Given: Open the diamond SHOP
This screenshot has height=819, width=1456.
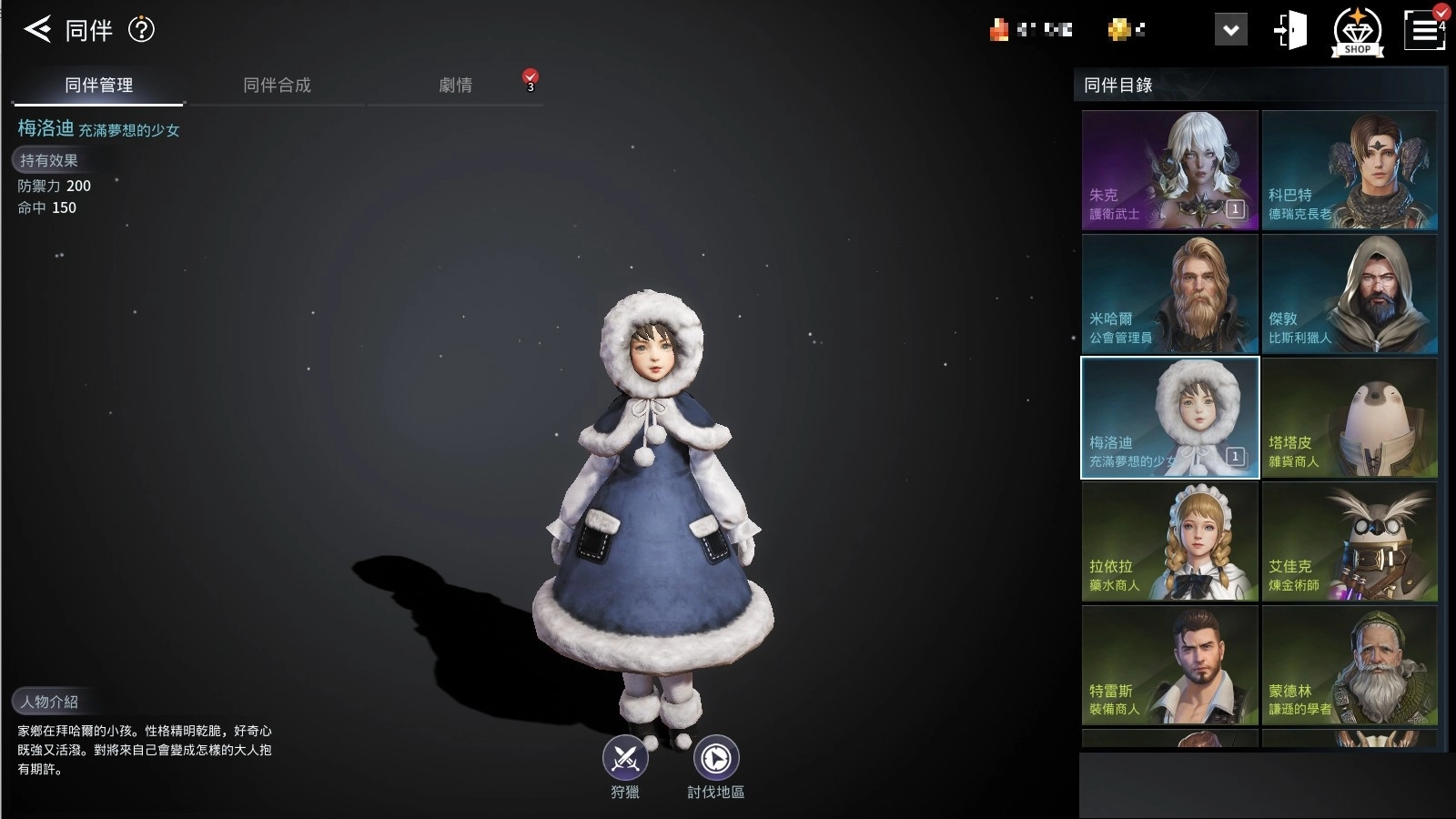Looking at the screenshot, I should [1357, 32].
